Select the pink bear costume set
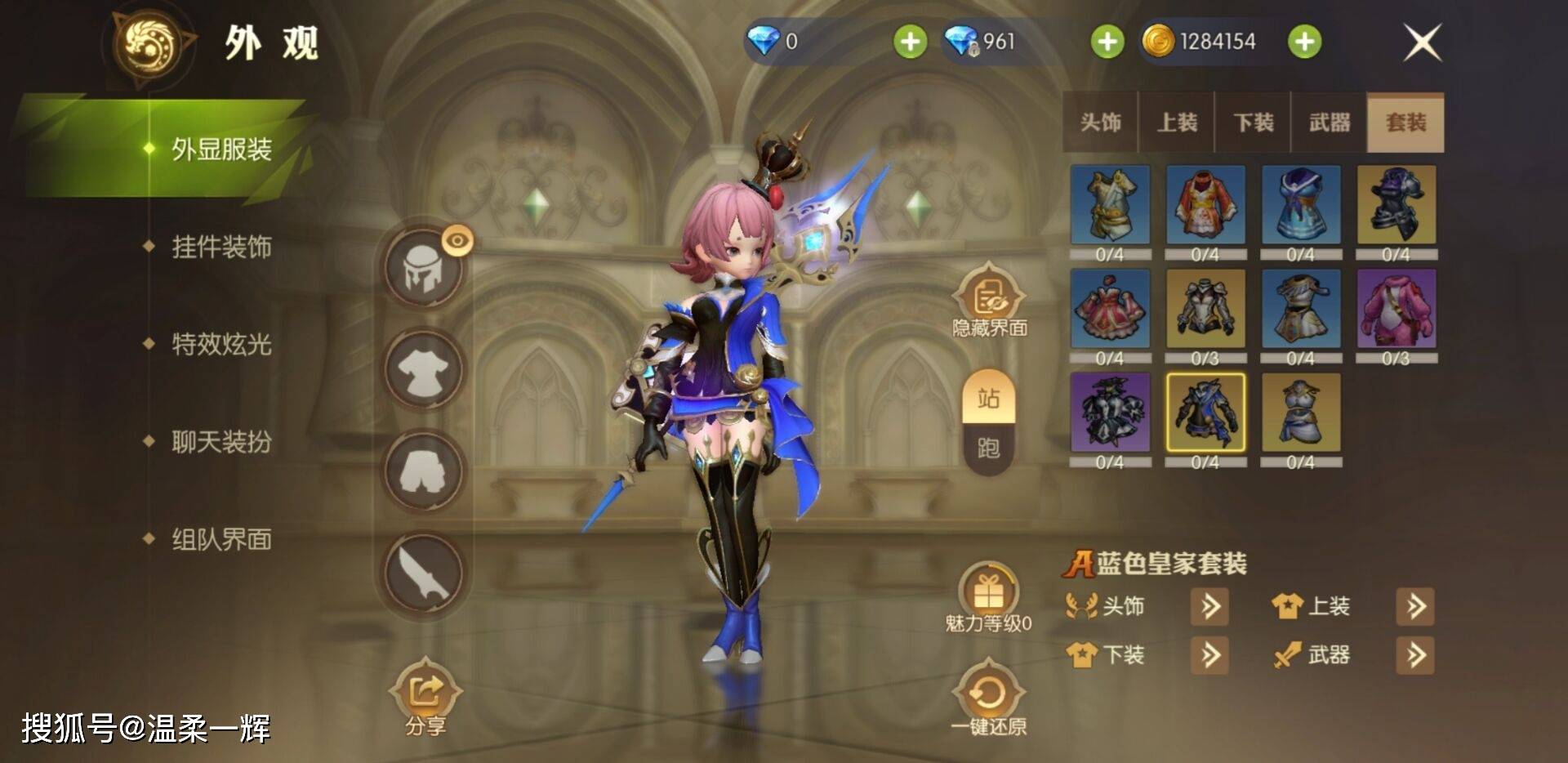Screen dimensions: 1568x763 (x=1396, y=309)
